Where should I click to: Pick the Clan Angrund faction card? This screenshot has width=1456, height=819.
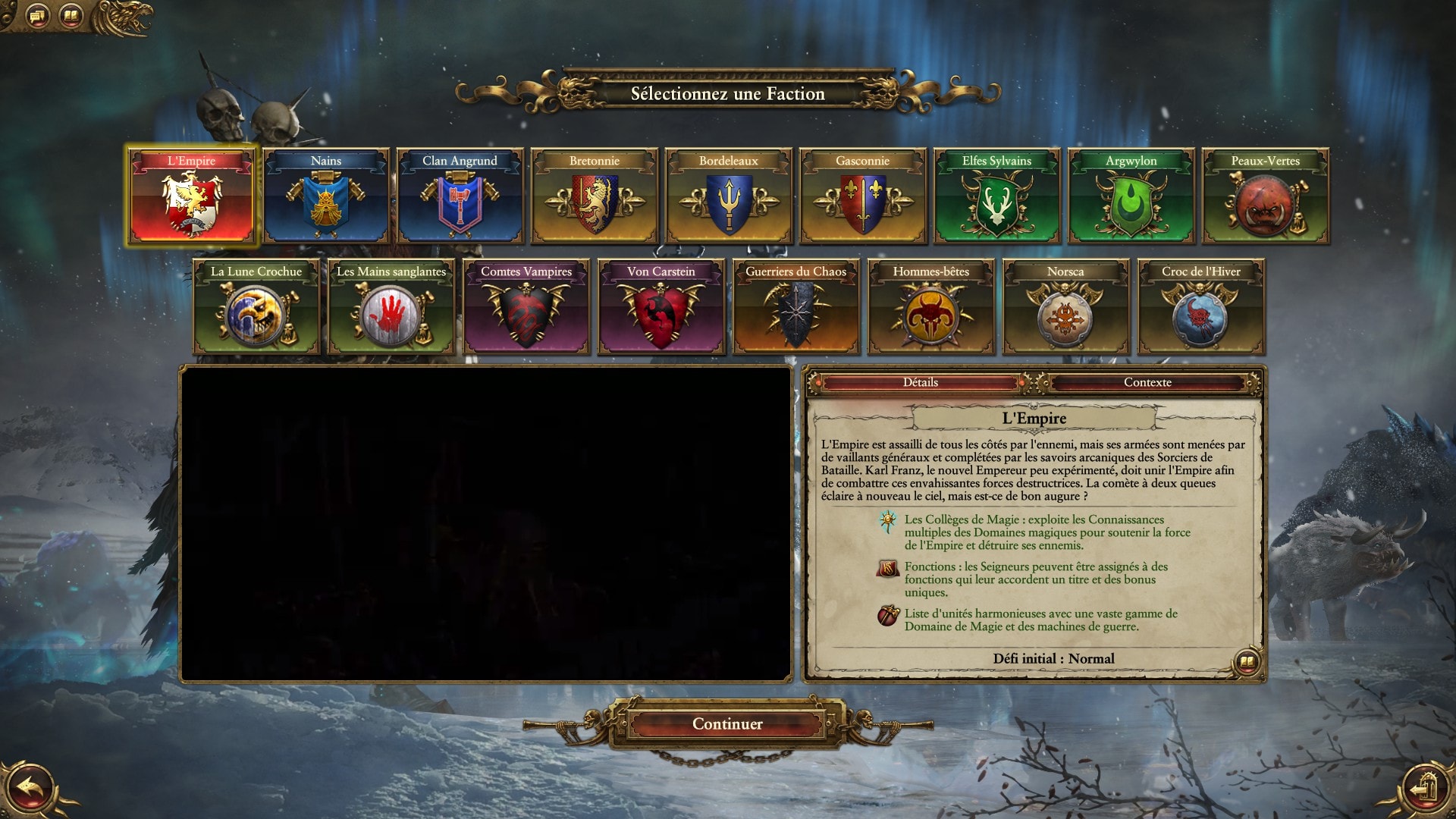click(x=460, y=197)
